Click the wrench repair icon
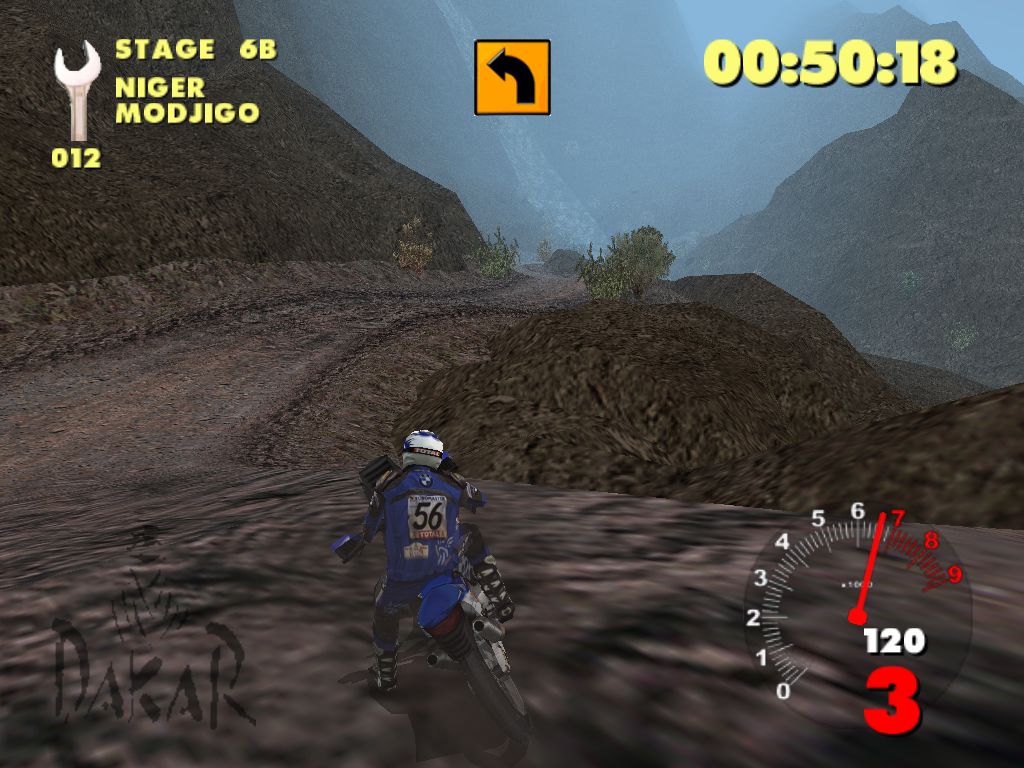The image size is (1024, 768). pos(77,90)
